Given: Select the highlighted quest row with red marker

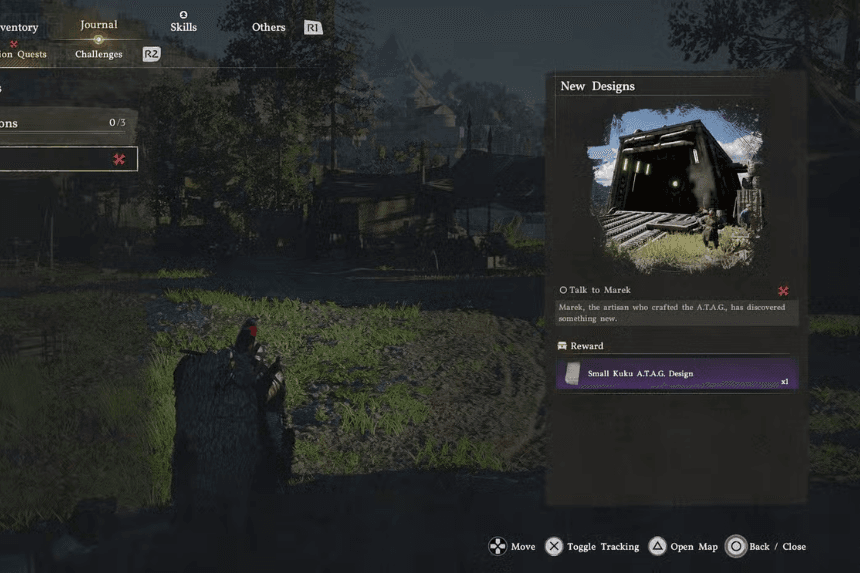Looking at the screenshot, I should coord(66,159).
